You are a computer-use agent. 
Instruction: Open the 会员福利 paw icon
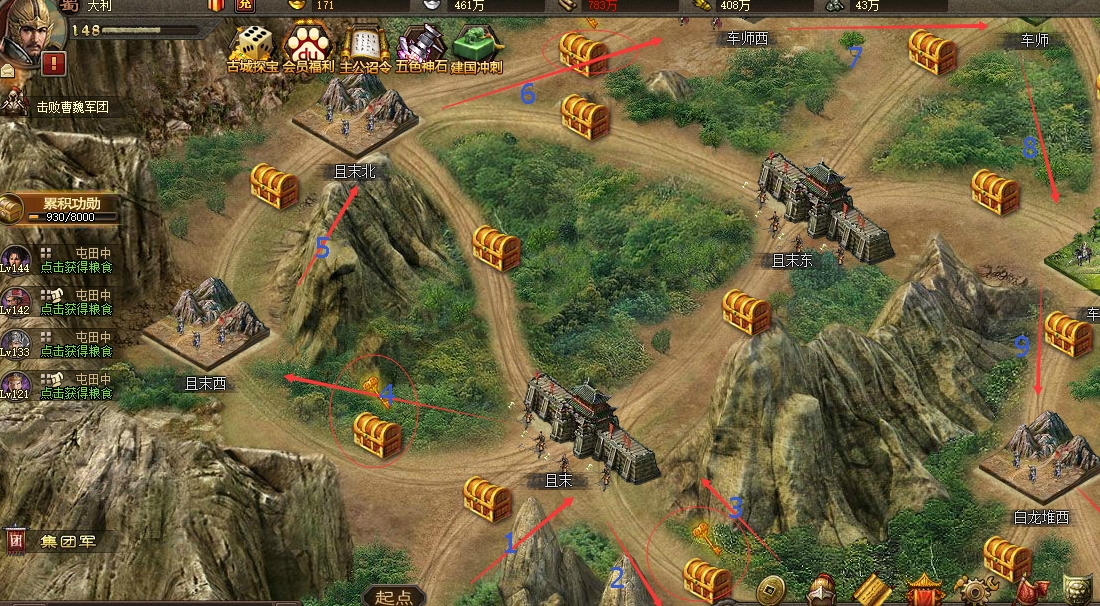click(304, 47)
